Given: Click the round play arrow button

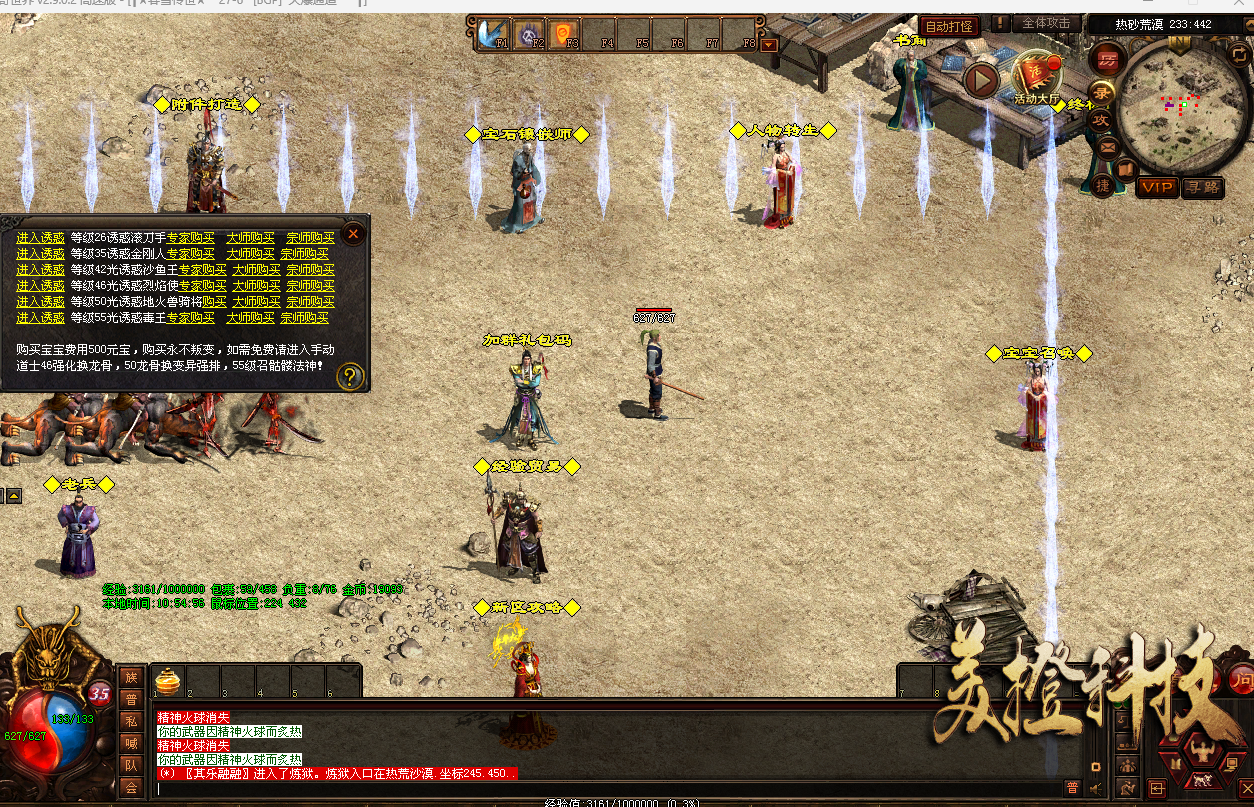Looking at the screenshot, I should click(x=982, y=80).
